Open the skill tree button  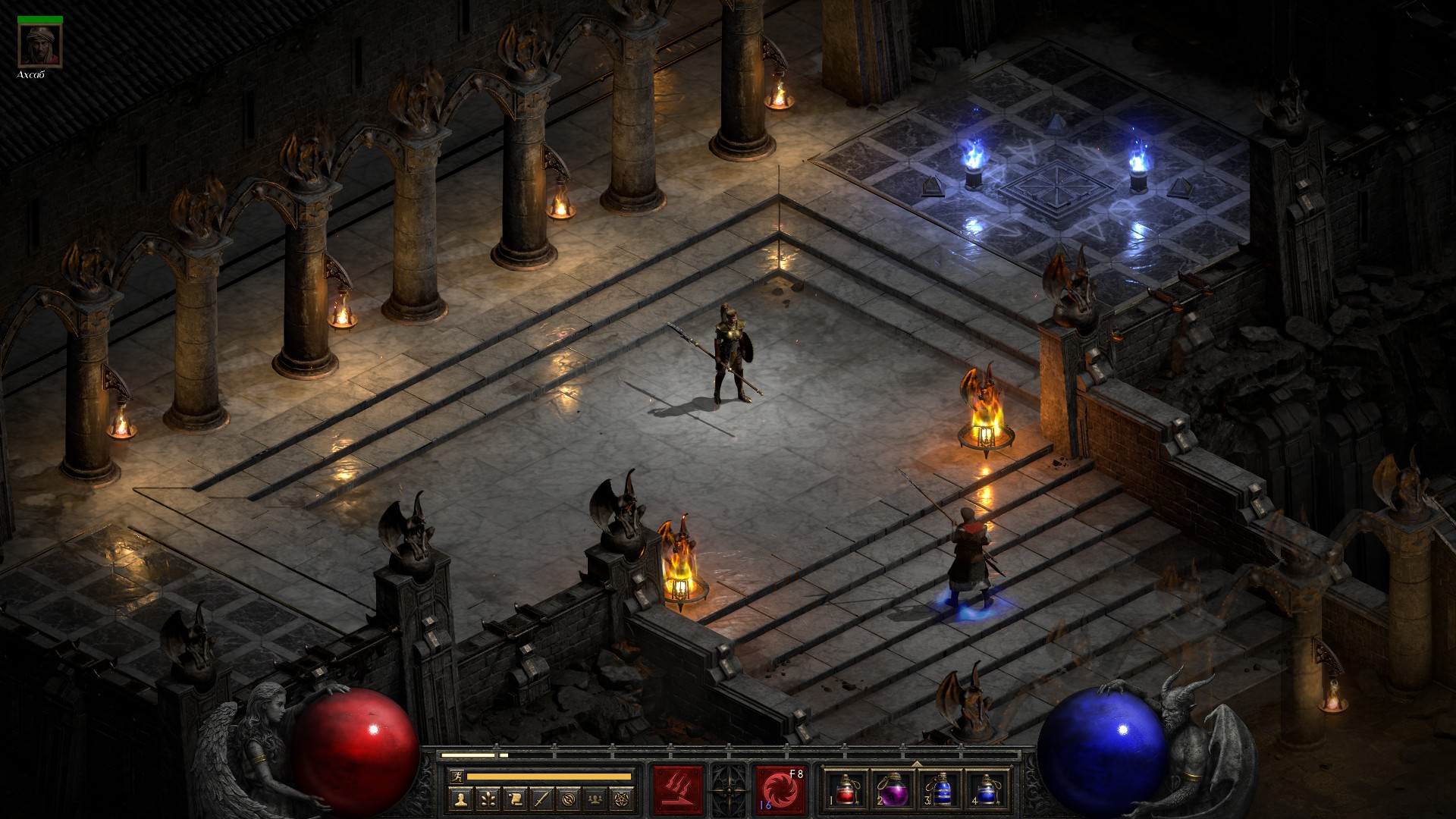487,799
